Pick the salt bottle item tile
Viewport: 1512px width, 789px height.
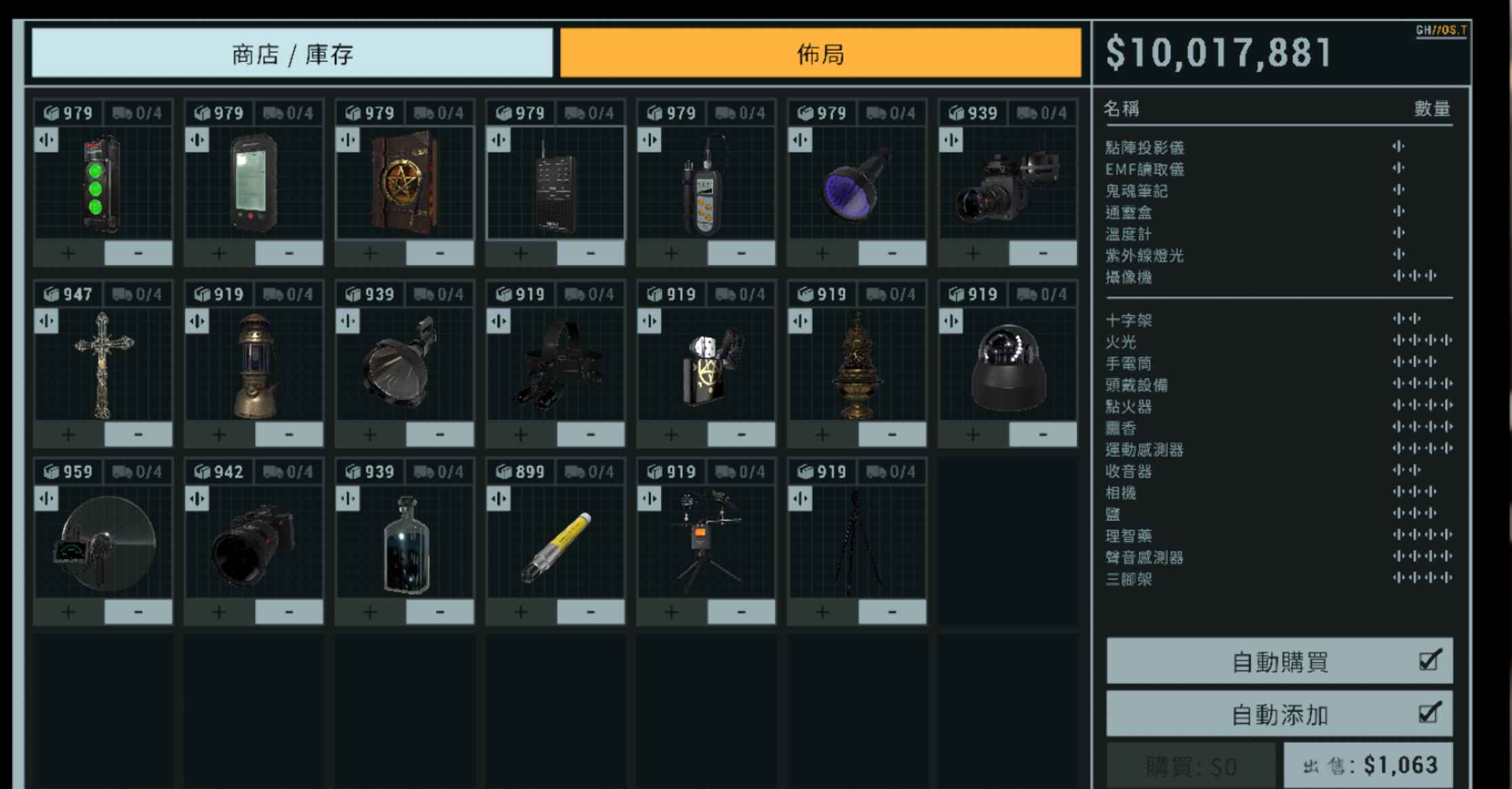(x=405, y=543)
